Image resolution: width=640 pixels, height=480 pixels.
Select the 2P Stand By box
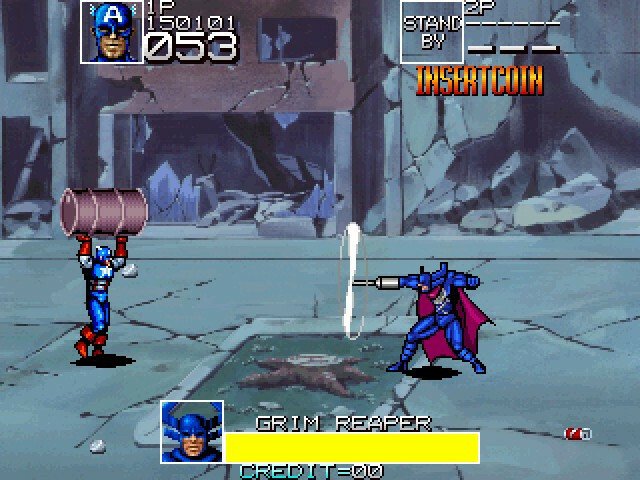pyautogui.click(x=432, y=32)
